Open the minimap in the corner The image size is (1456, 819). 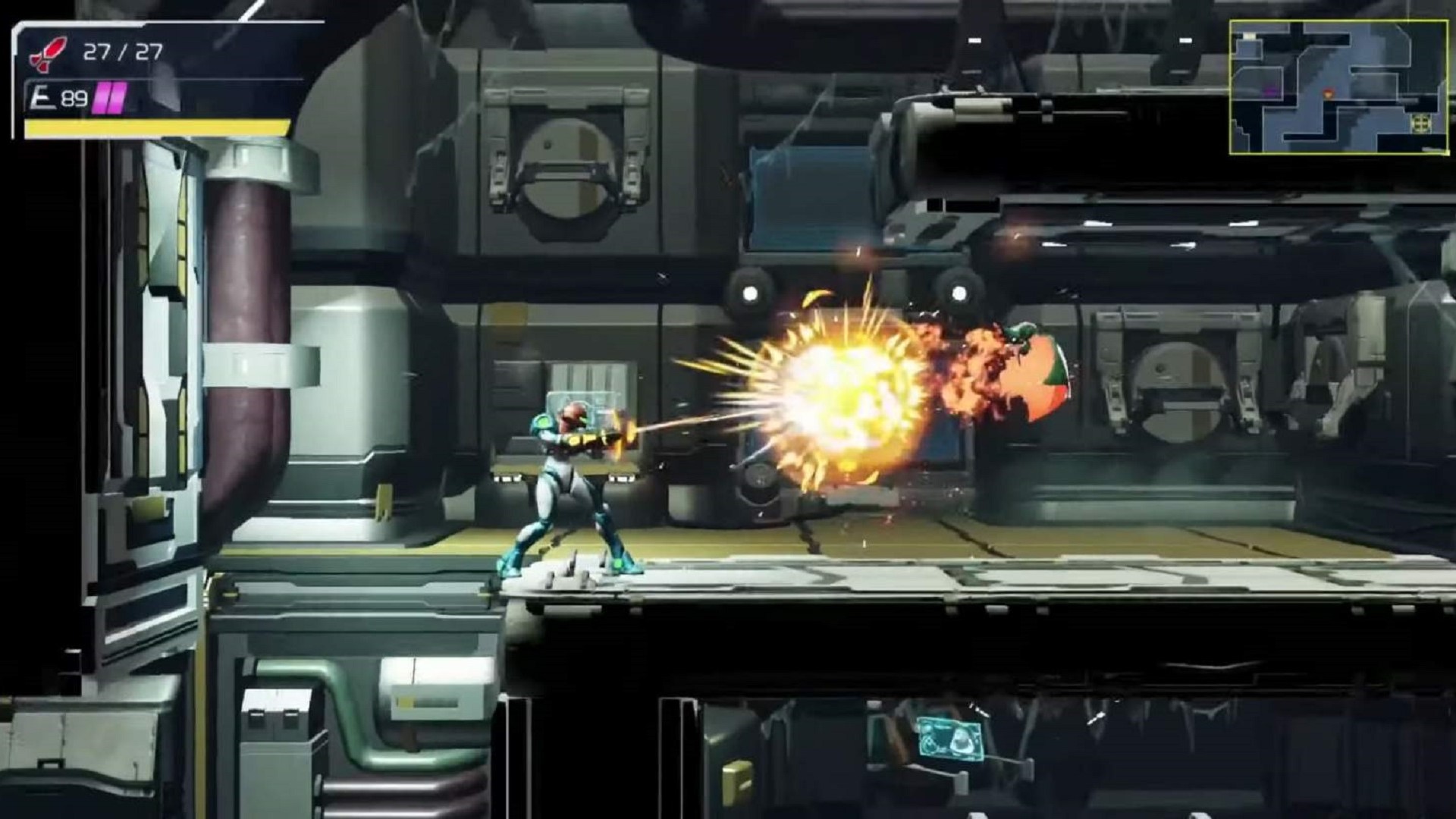[x=1338, y=87]
